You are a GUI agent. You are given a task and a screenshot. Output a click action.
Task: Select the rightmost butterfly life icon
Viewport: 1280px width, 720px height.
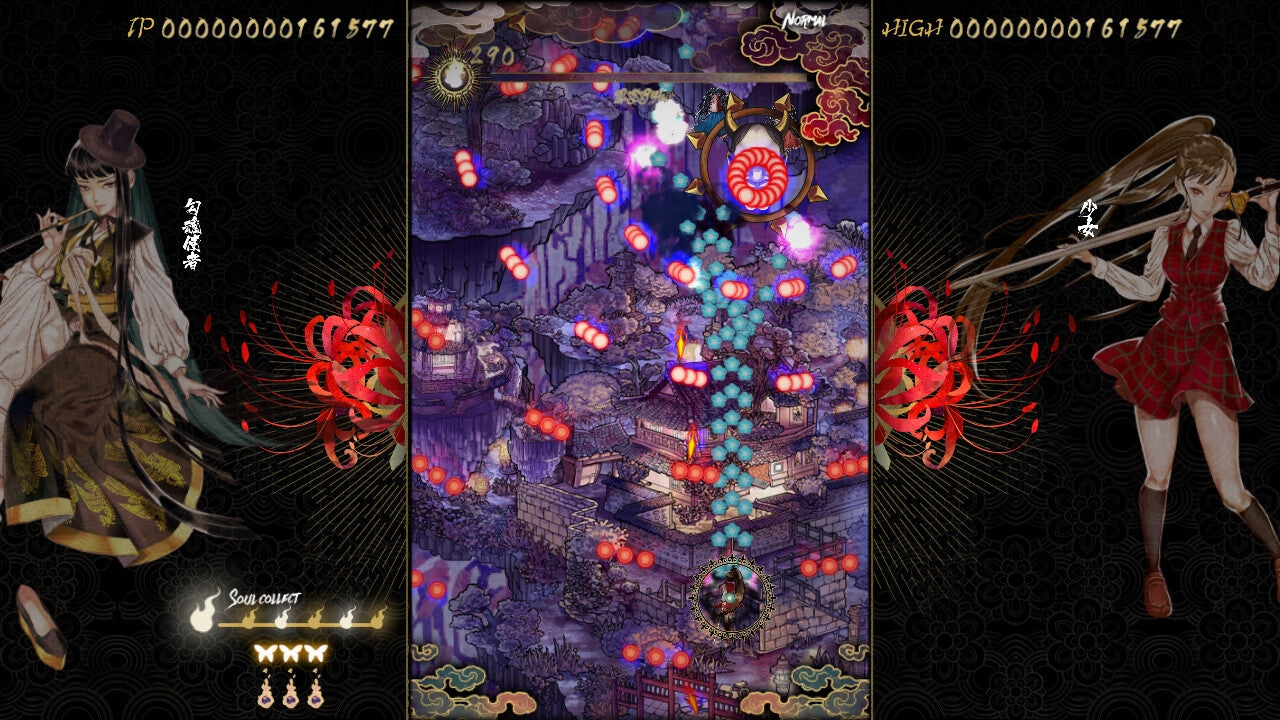[316, 653]
